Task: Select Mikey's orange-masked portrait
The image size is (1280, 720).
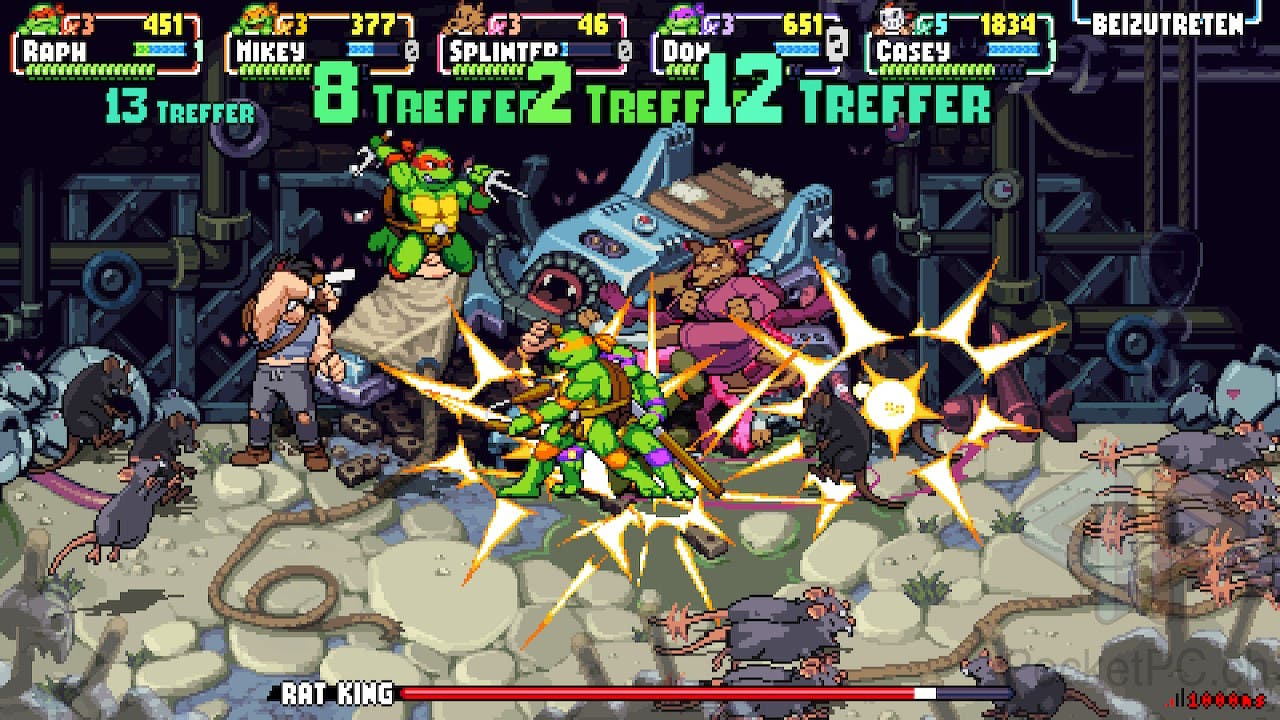Action: point(256,20)
